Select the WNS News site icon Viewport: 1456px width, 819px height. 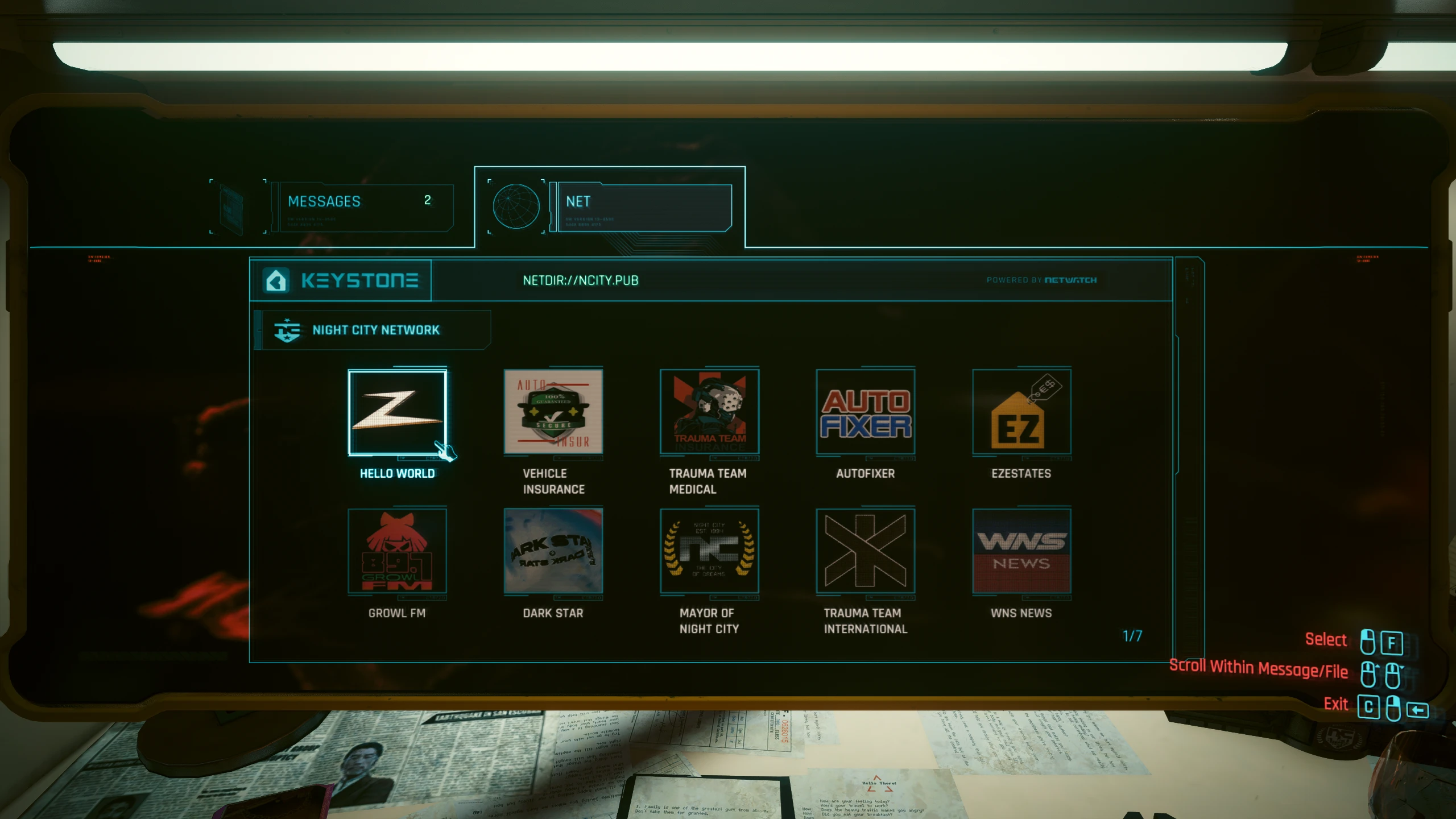point(1021,552)
